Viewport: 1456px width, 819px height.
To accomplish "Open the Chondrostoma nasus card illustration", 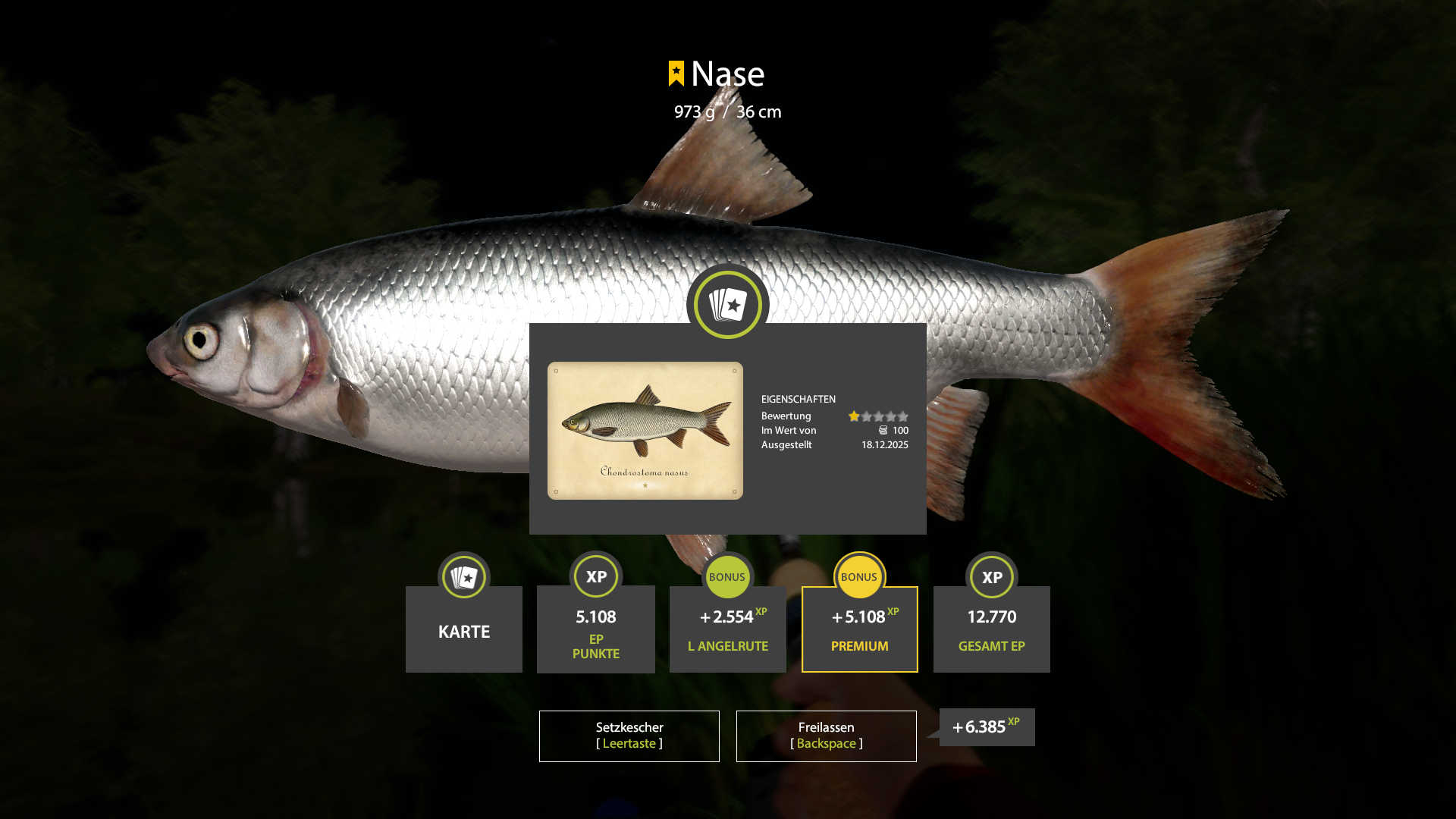I will click(x=644, y=430).
